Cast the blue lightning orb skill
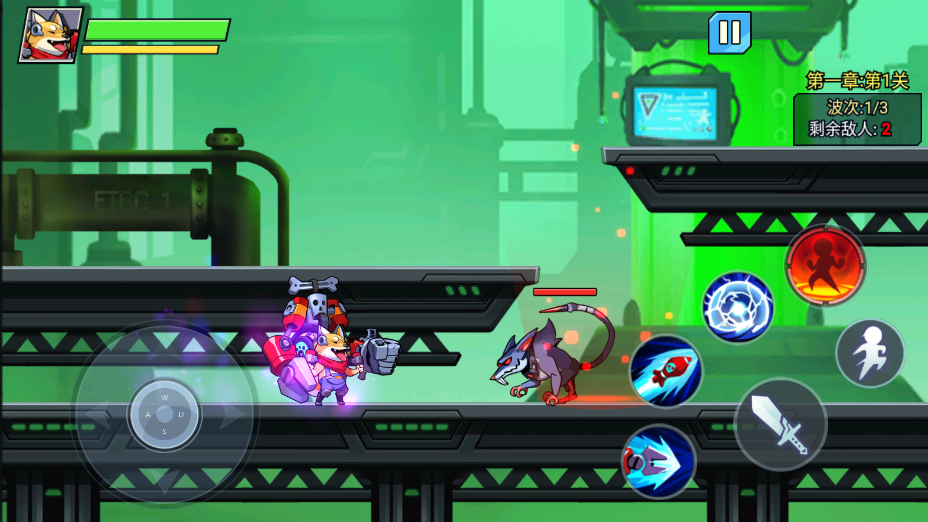Screen dimensions: 928x522 [x=738, y=307]
